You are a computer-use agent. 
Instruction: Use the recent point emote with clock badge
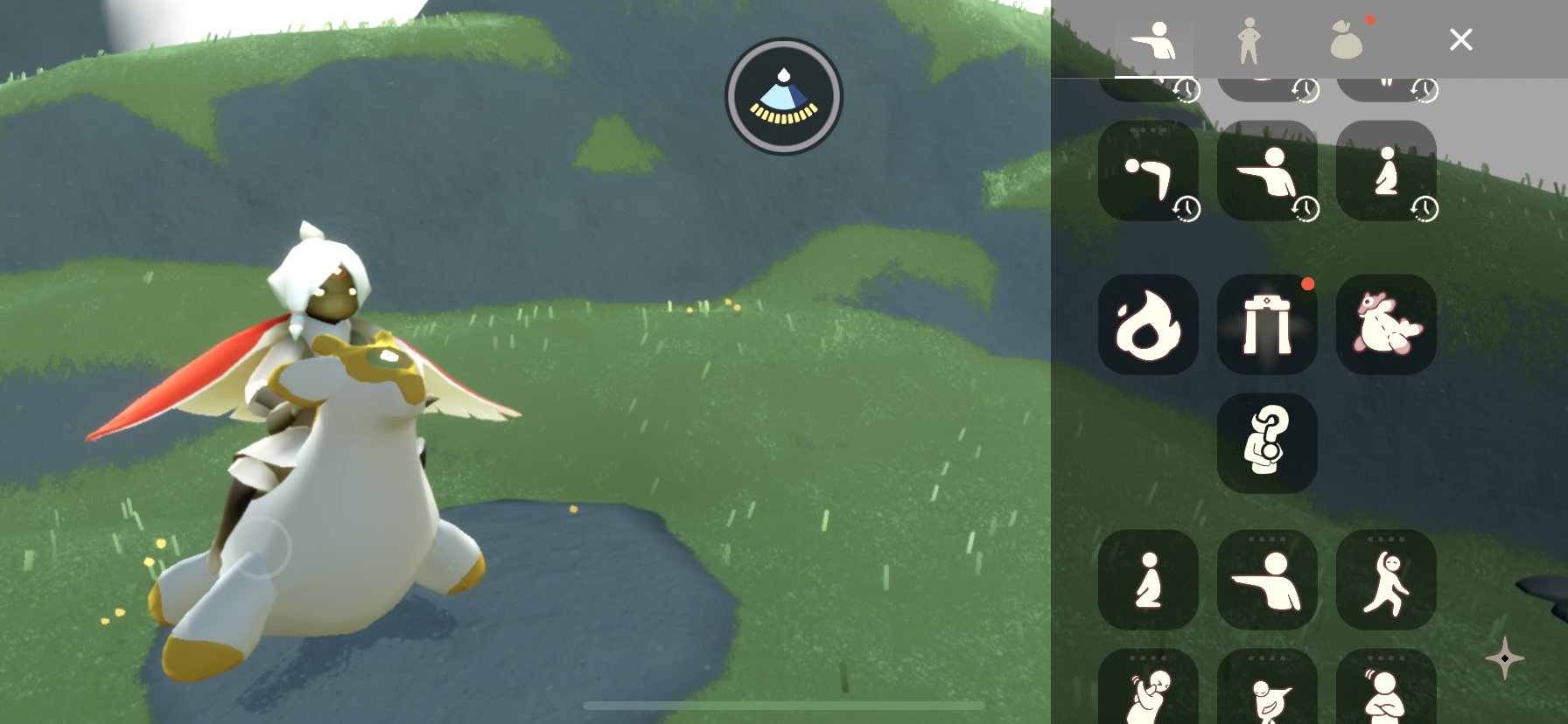(x=1267, y=171)
